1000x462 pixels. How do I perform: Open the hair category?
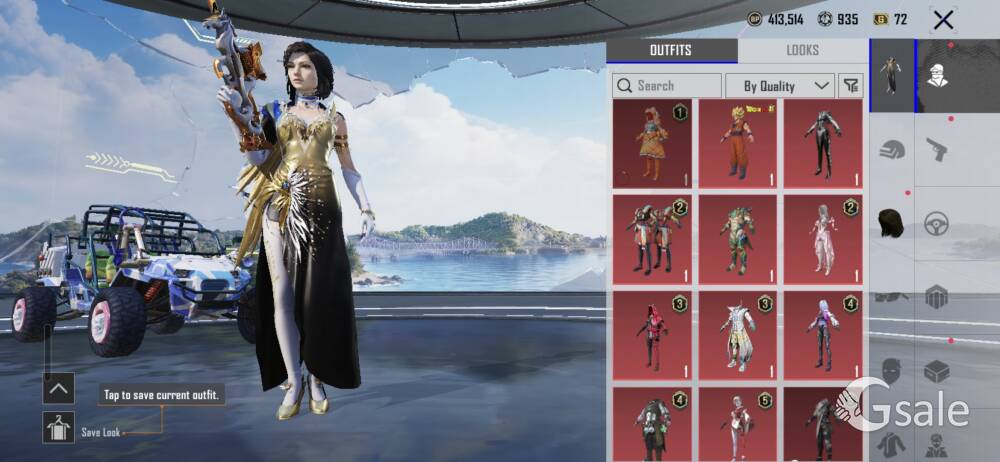(x=892, y=223)
